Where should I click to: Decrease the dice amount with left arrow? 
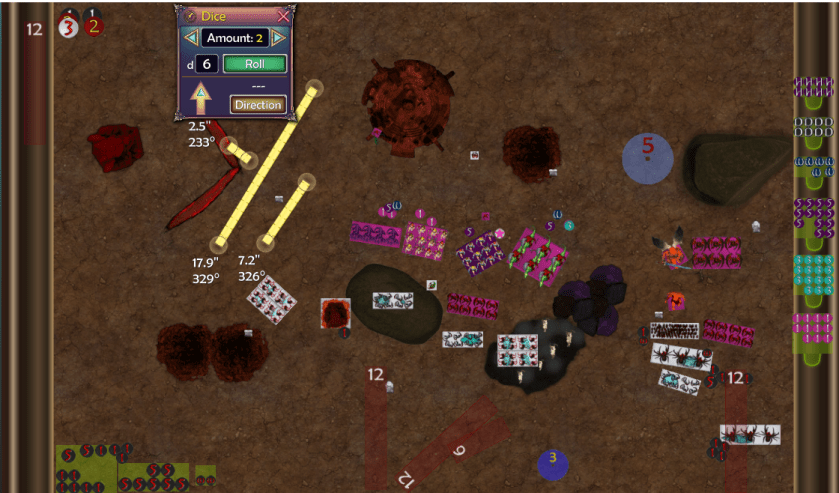tap(189, 38)
